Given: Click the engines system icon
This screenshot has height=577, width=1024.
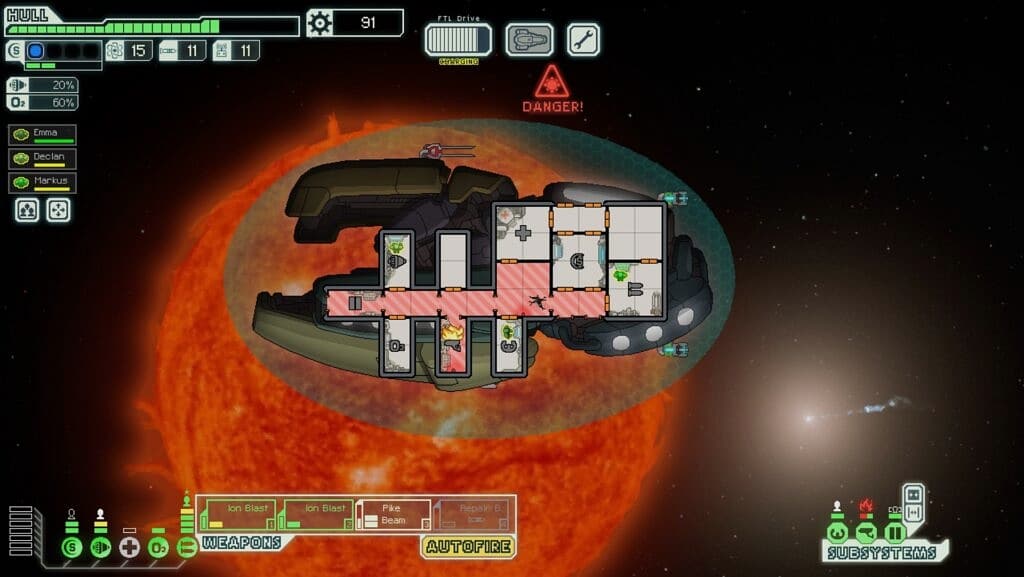Looking at the screenshot, I should pos(100,547).
